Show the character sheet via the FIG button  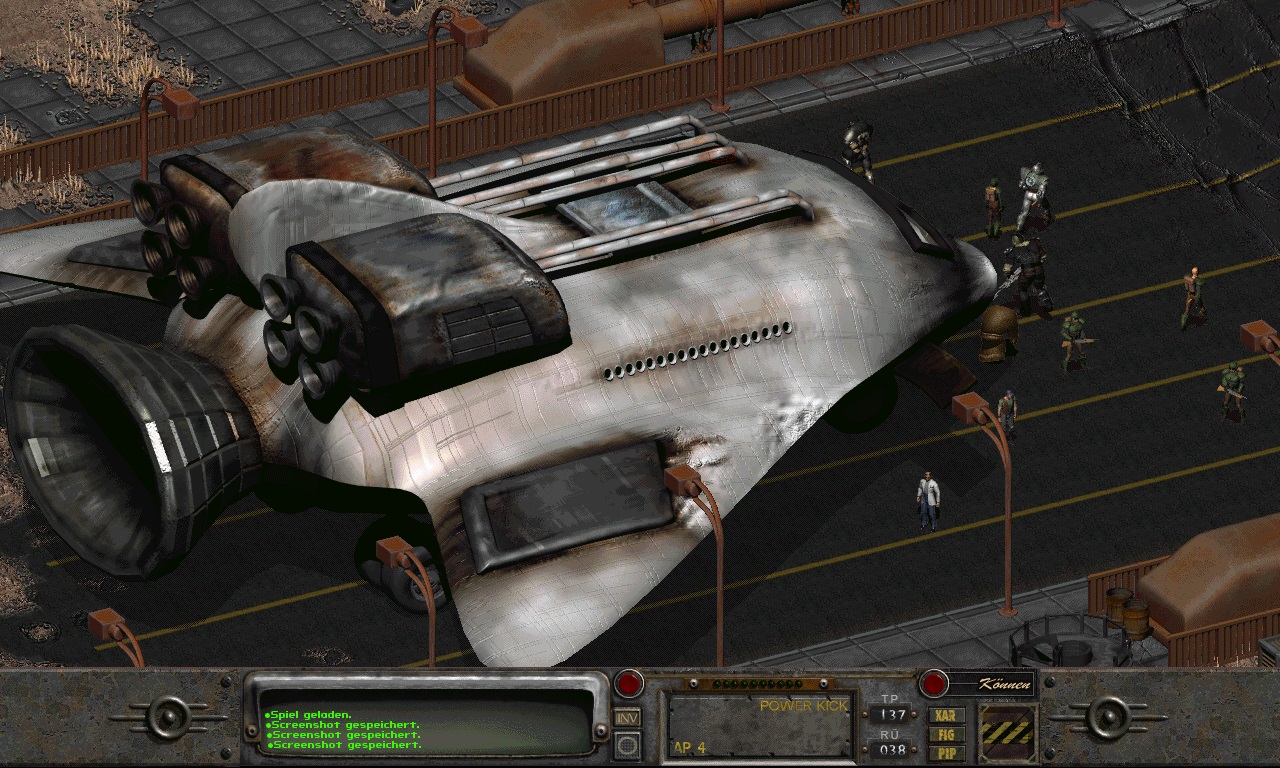[x=946, y=734]
